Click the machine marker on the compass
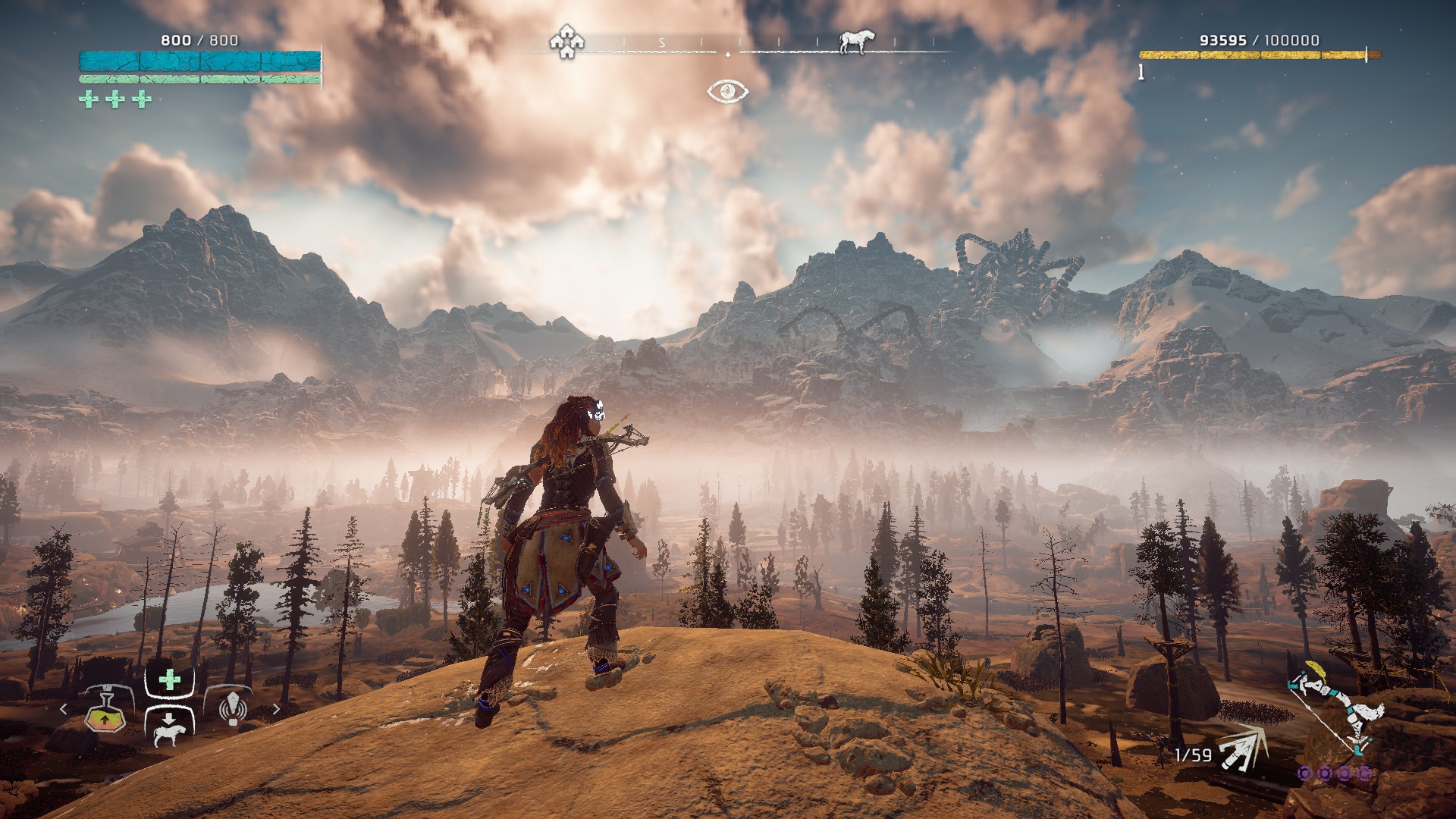Screen dimensions: 1456x819 click(x=855, y=42)
